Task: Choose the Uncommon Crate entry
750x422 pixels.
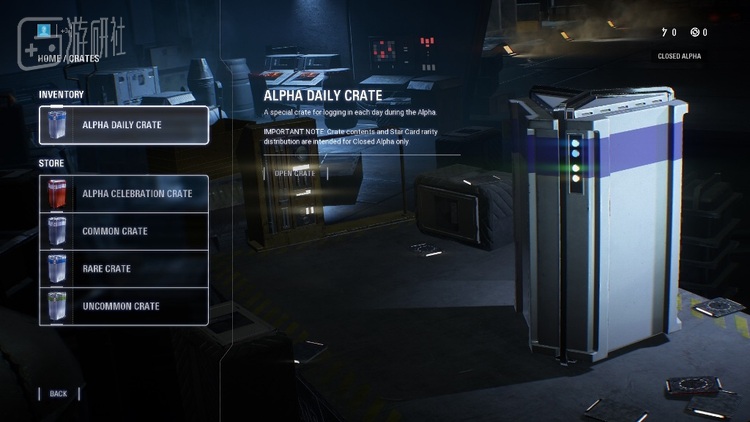Action: tap(124, 306)
